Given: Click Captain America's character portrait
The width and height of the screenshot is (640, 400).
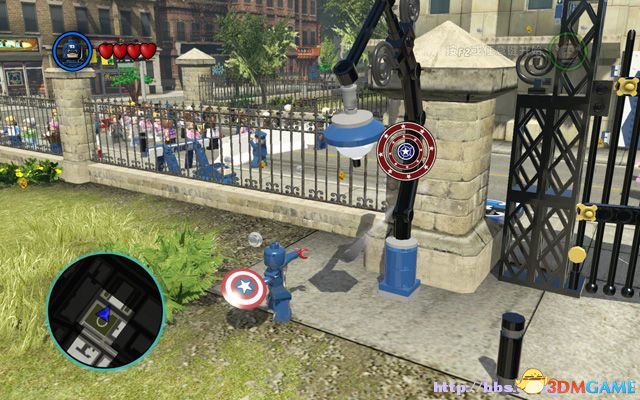Looking at the screenshot, I should tap(72, 50).
